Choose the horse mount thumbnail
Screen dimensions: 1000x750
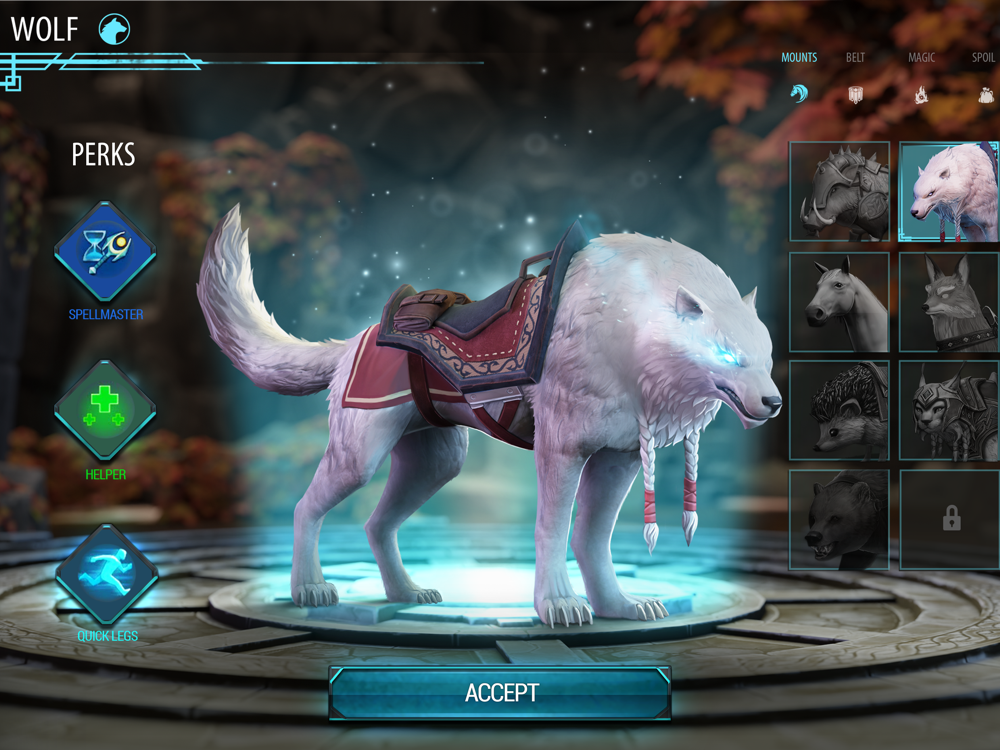click(839, 302)
